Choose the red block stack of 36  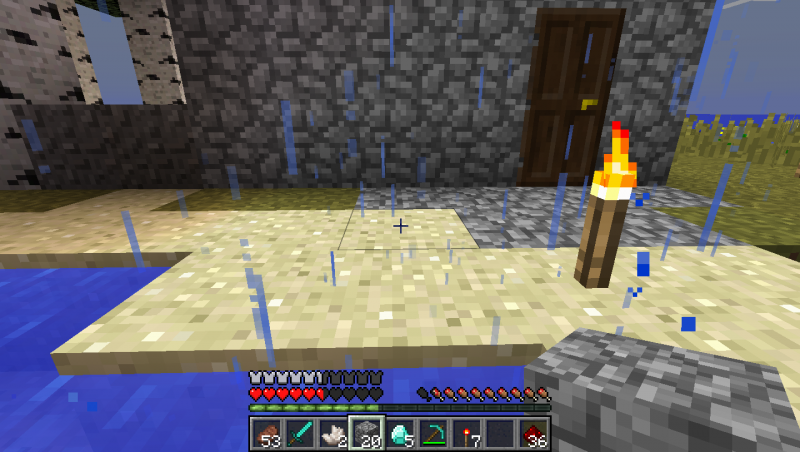533,434
